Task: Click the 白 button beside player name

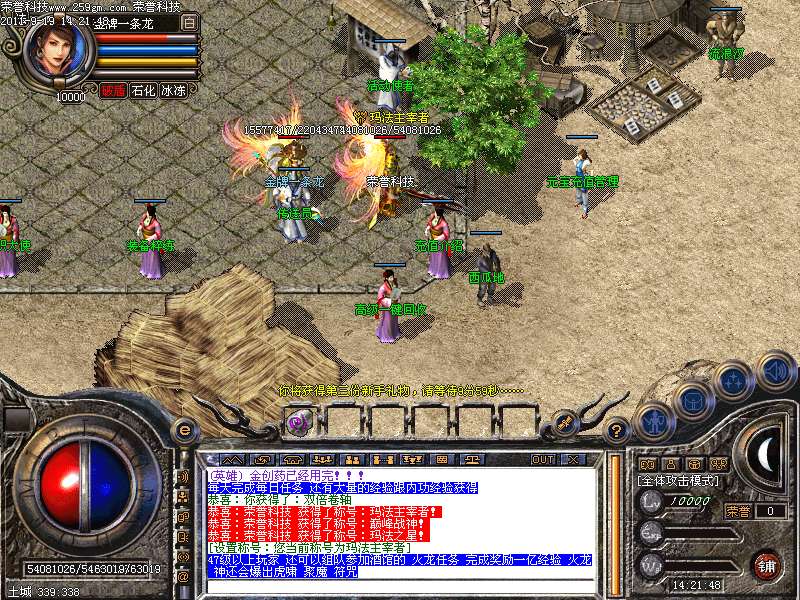Action: (x=190, y=21)
